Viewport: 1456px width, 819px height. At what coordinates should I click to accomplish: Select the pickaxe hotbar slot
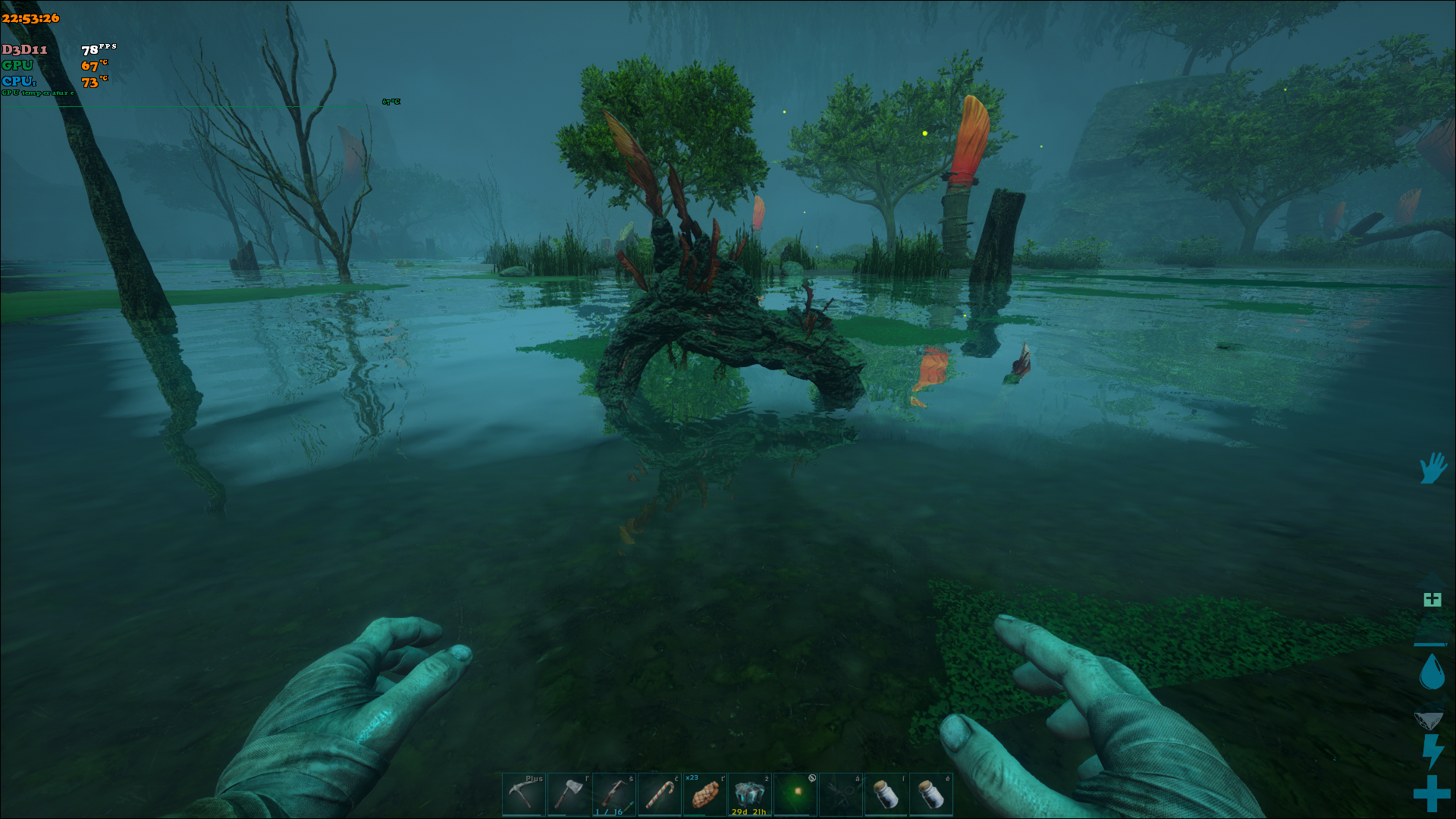point(523,794)
